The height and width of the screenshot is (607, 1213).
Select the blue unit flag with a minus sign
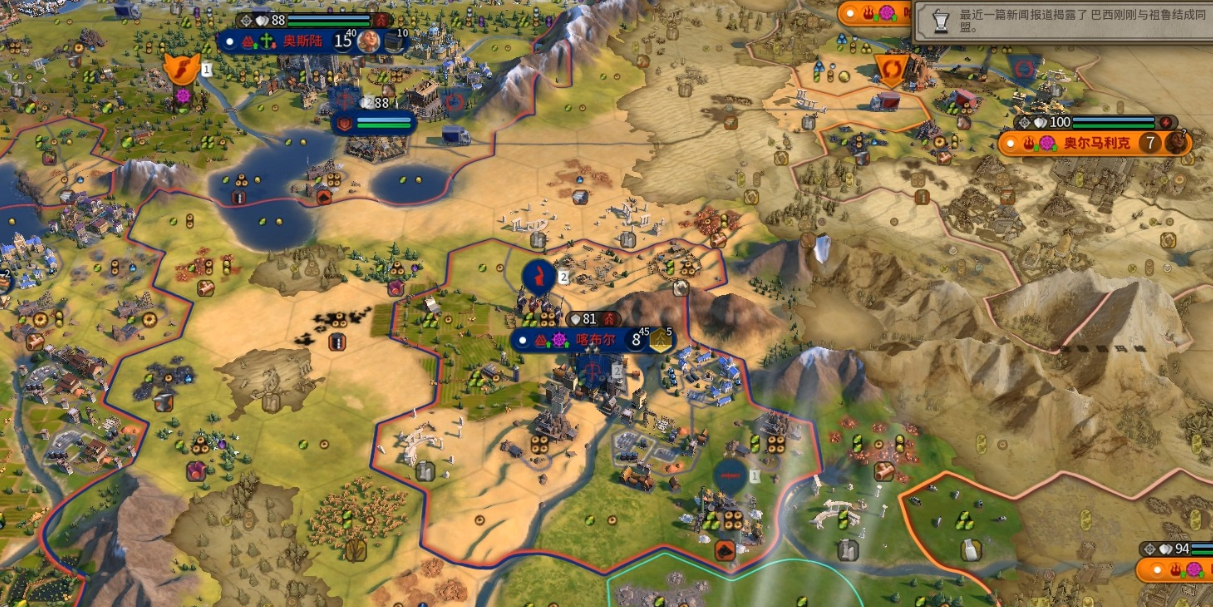pos(729,475)
